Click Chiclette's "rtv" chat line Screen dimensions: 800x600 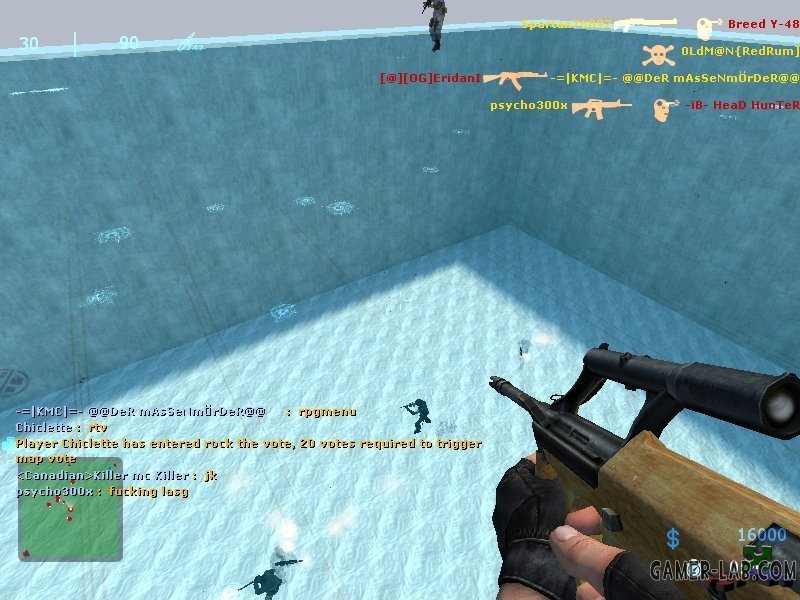60,427
